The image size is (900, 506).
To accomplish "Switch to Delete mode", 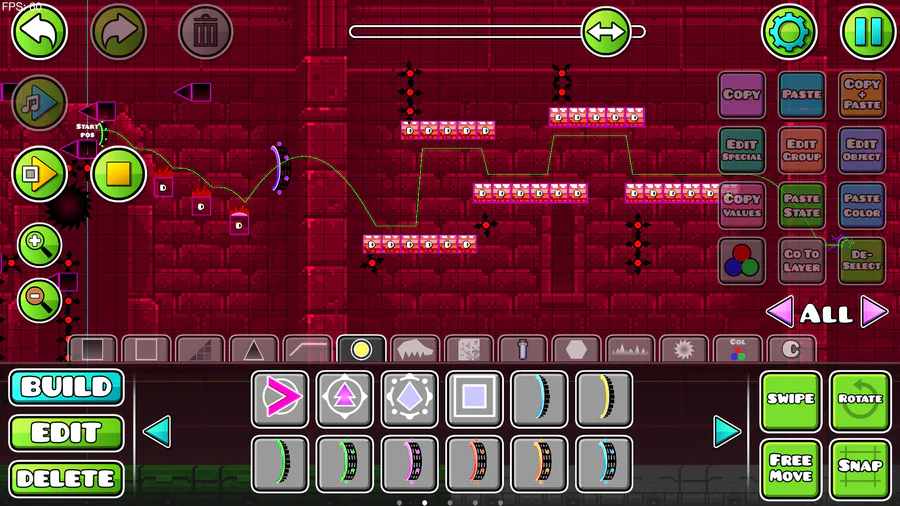I will point(66,479).
